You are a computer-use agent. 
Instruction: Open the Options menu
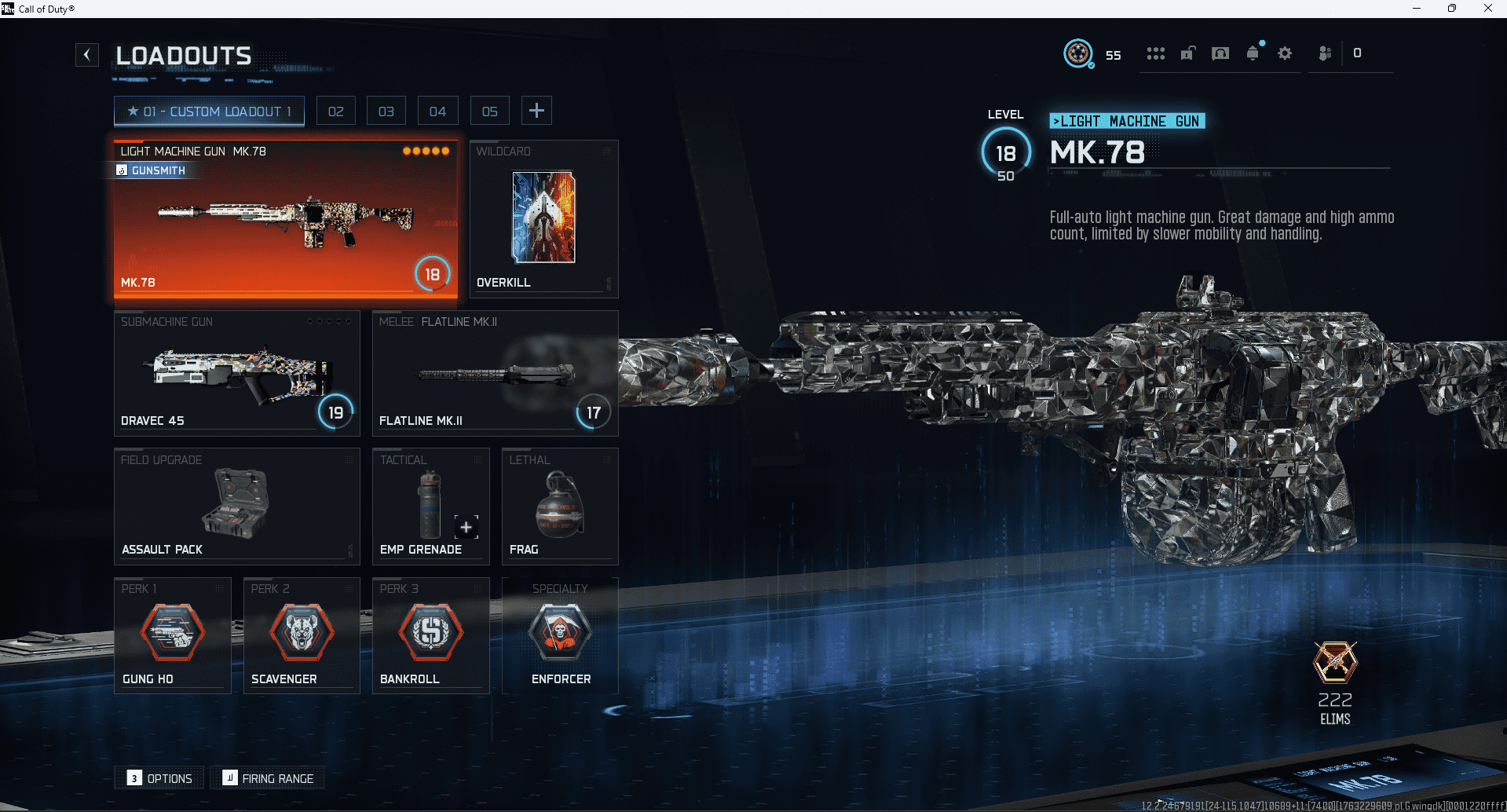tap(159, 777)
